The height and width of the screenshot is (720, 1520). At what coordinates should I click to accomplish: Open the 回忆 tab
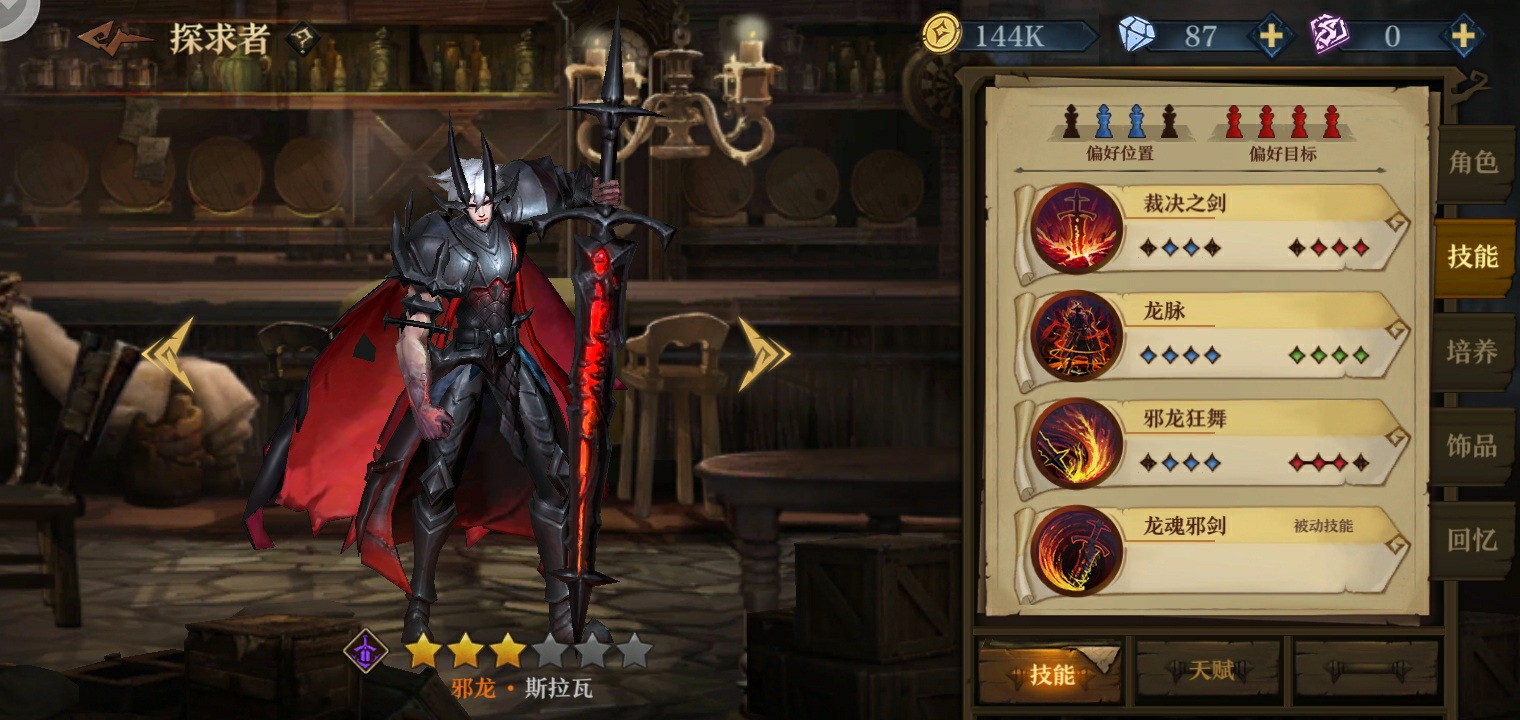[1473, 540]
